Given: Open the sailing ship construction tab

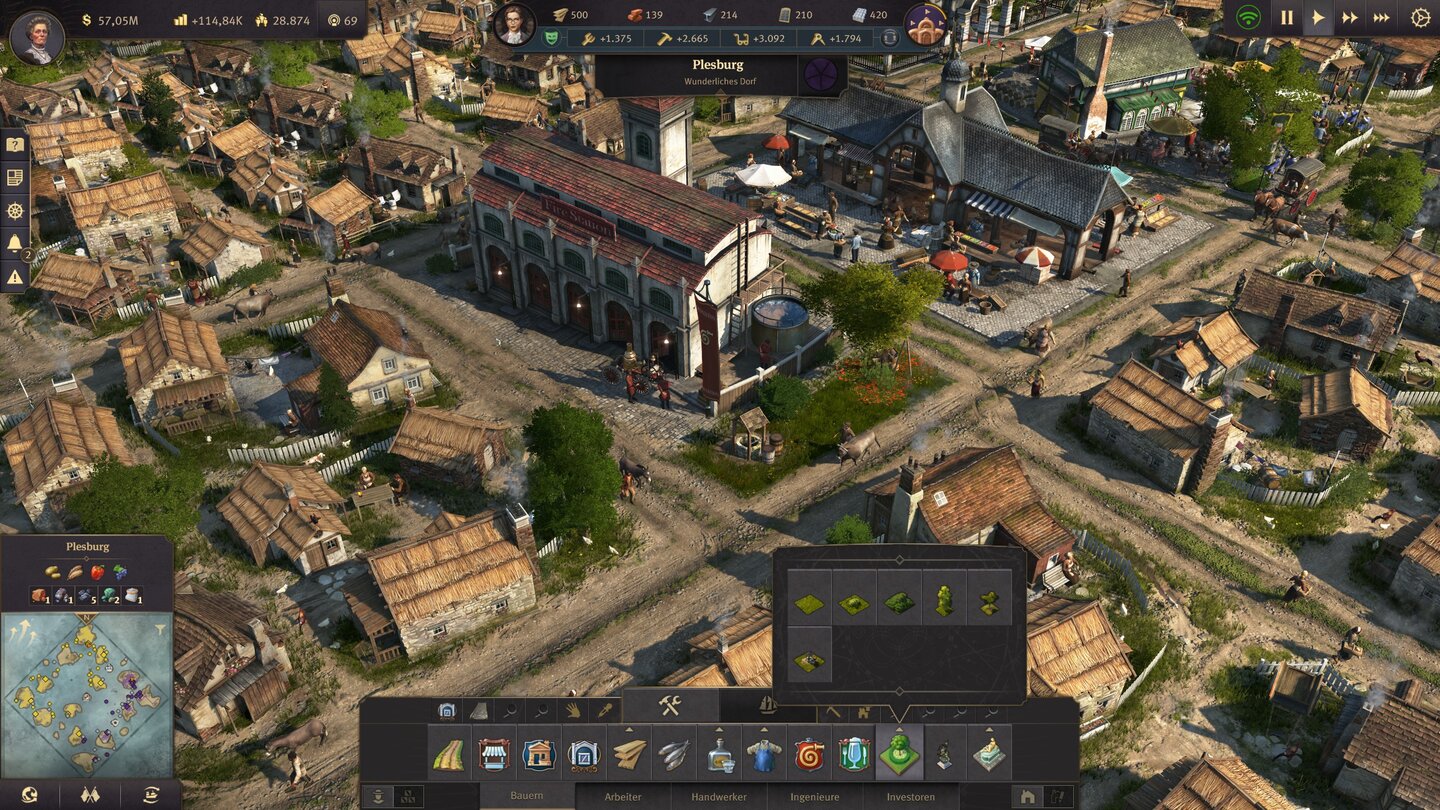Looking at the screenshot, I should (767, 707).
